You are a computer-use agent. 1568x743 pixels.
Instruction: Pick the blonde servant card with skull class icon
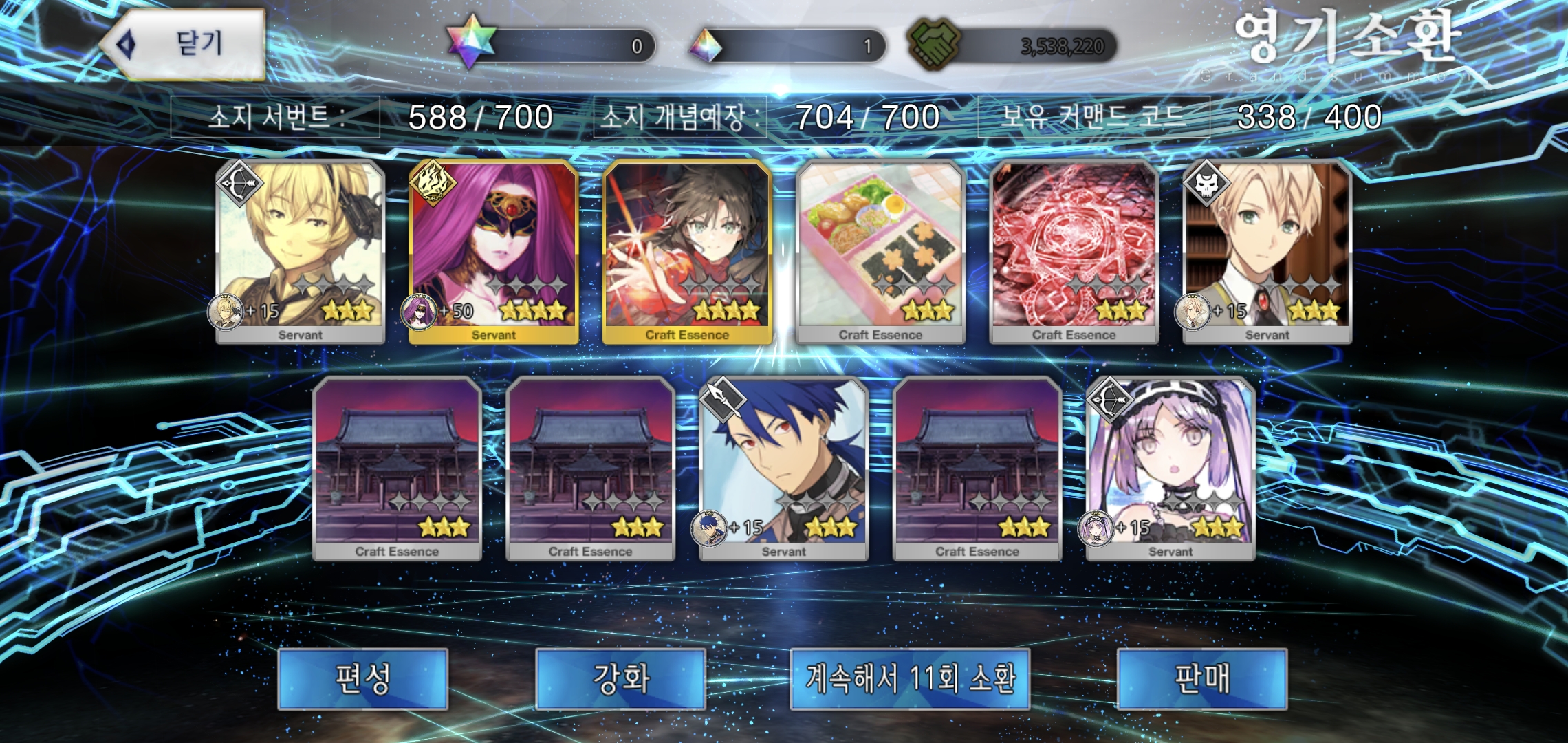coord(1267,251)
